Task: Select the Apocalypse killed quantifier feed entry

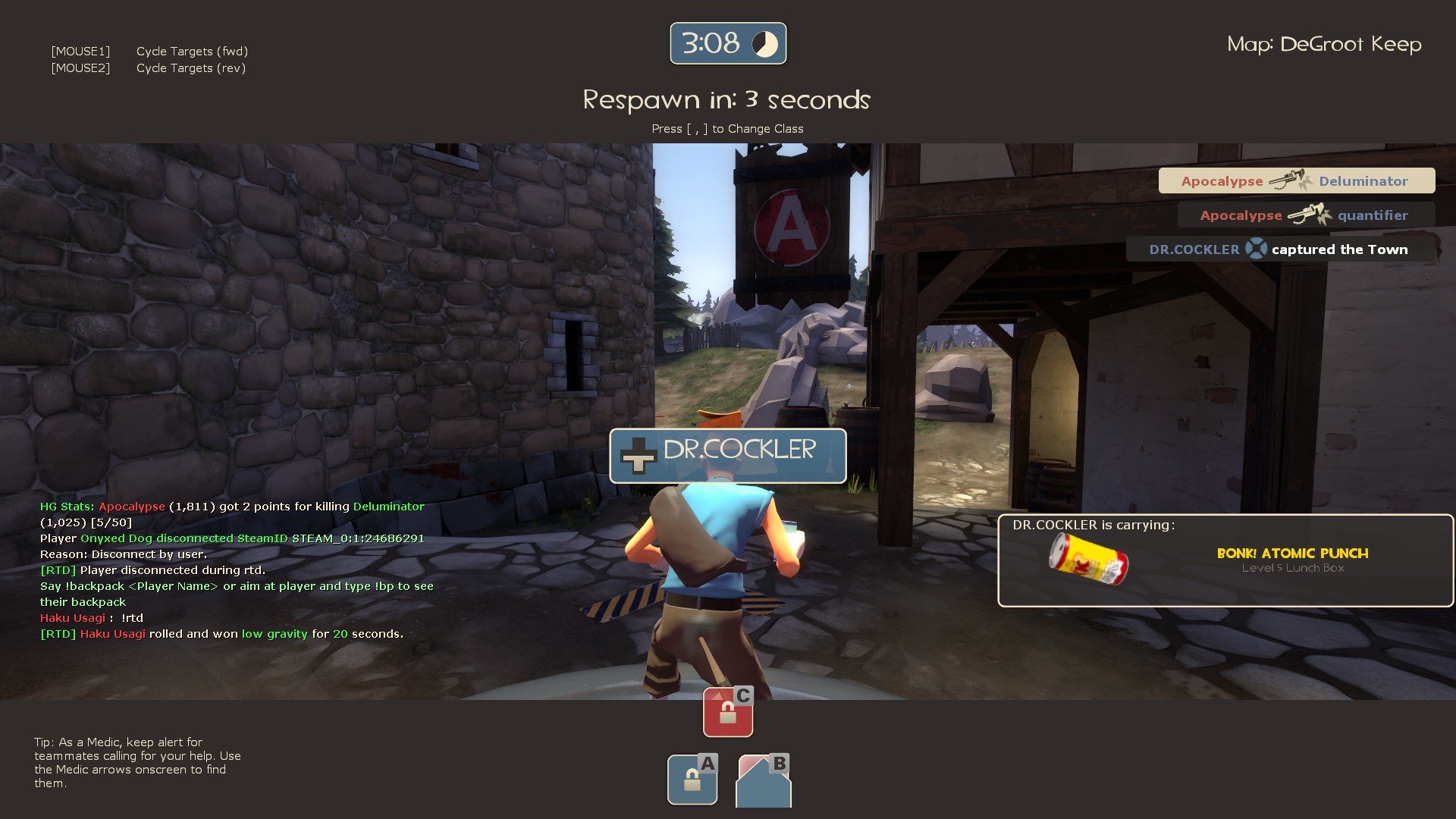Action: 1305,215
